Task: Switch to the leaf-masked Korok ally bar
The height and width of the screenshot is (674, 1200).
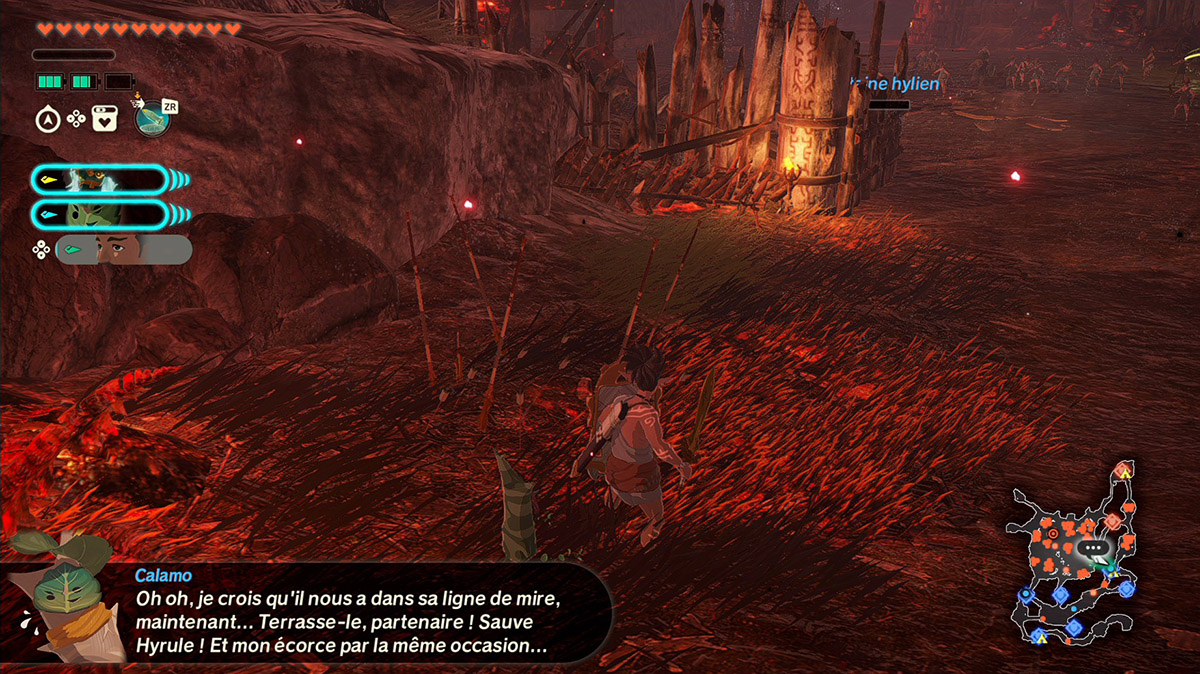Action: [99, 214]
